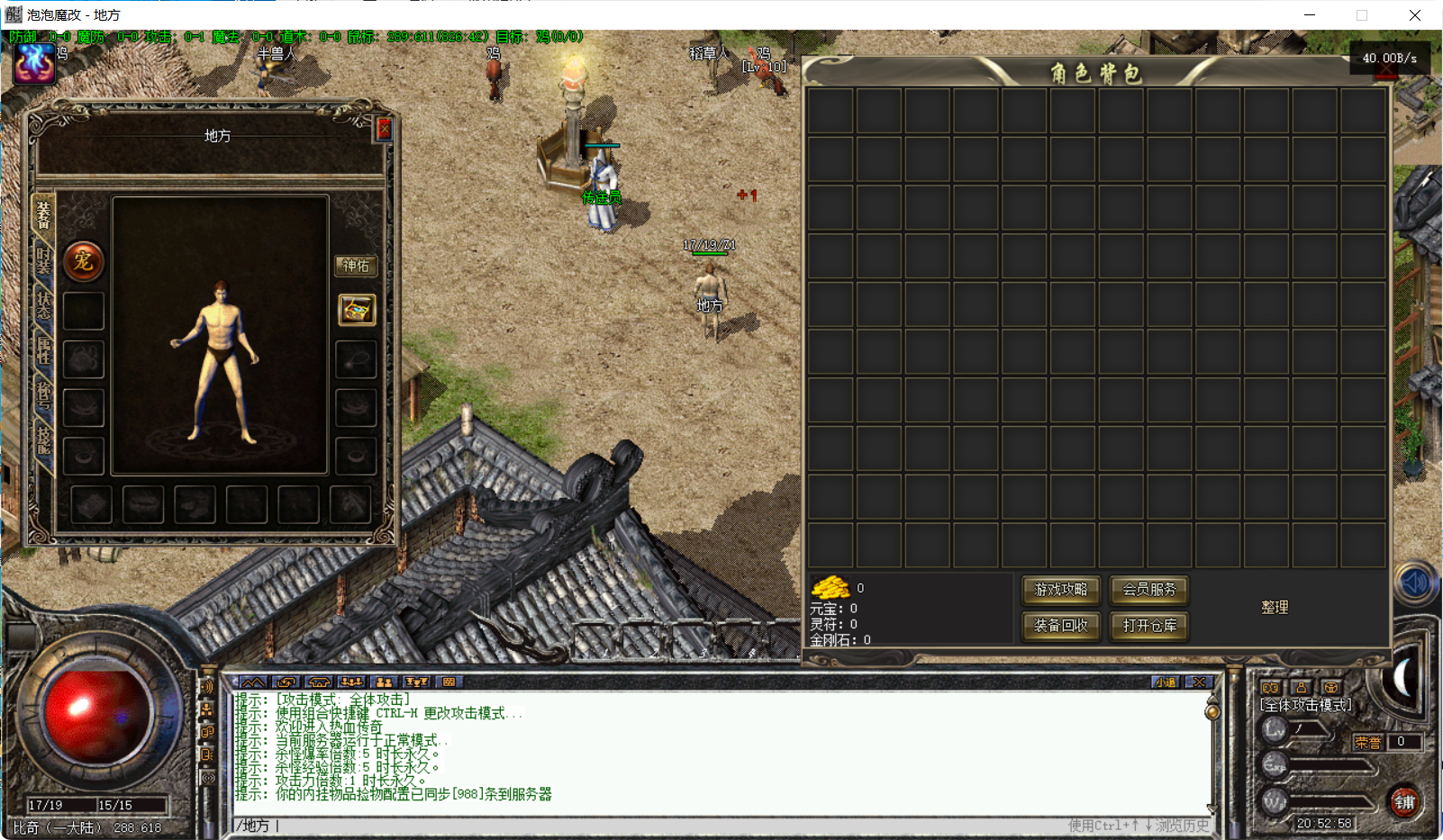This screenshot has width=1443, height=840.
Task: Click the gold ingot icon in the backpack
Action: 831,586
